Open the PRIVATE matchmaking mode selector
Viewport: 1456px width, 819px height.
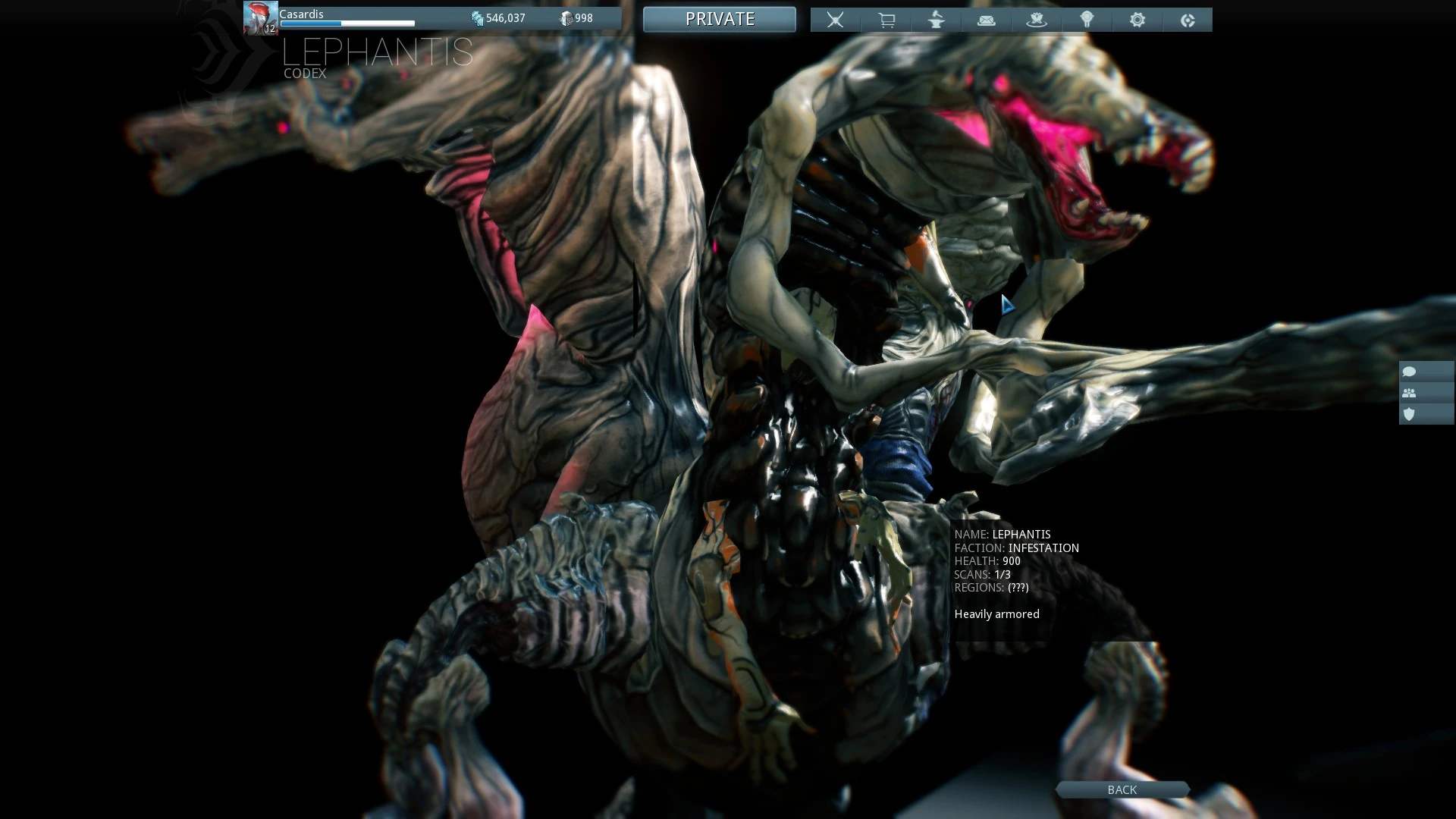(x=719, y=19)
